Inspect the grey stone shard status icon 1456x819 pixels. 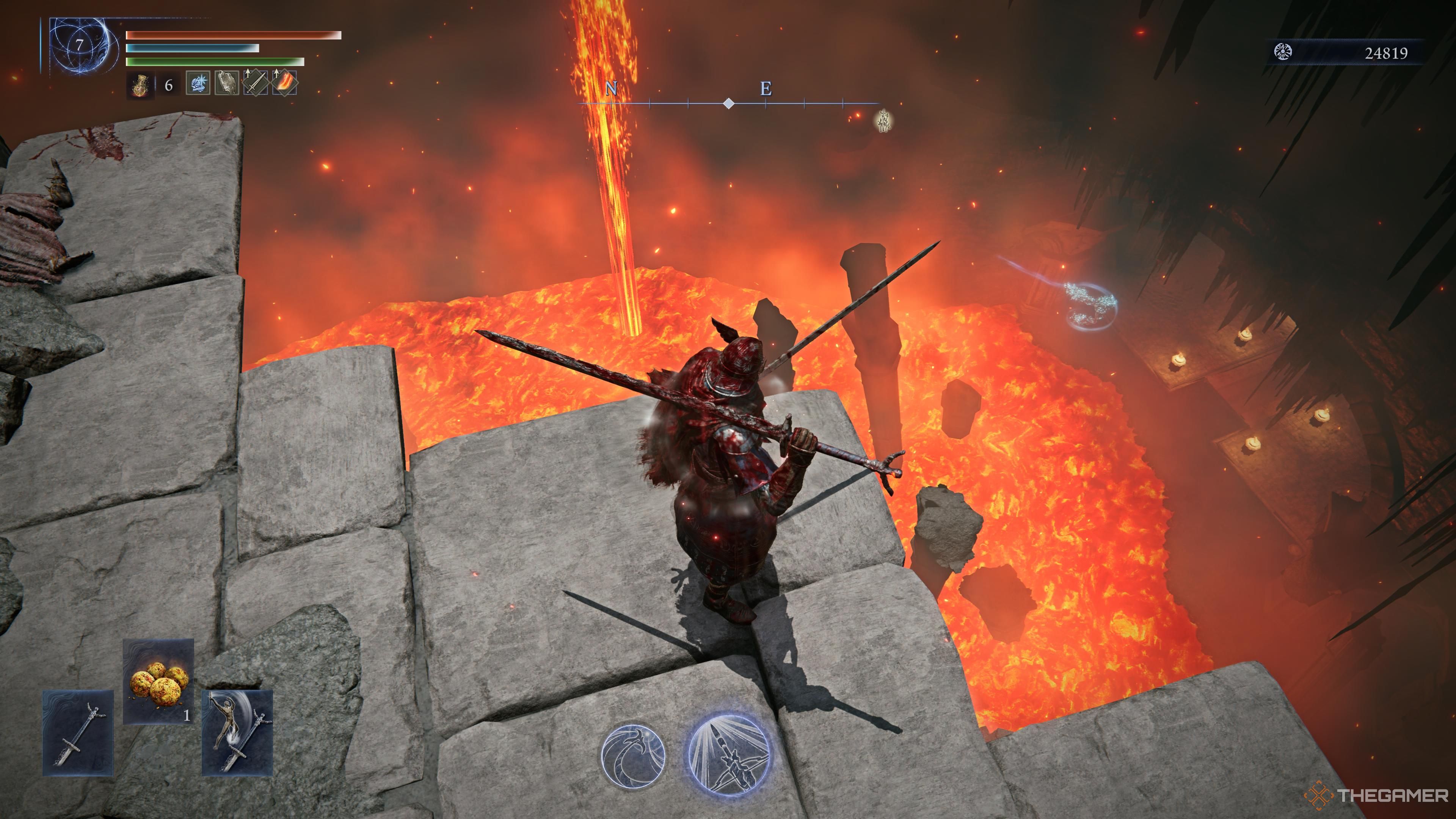(227, 84)
